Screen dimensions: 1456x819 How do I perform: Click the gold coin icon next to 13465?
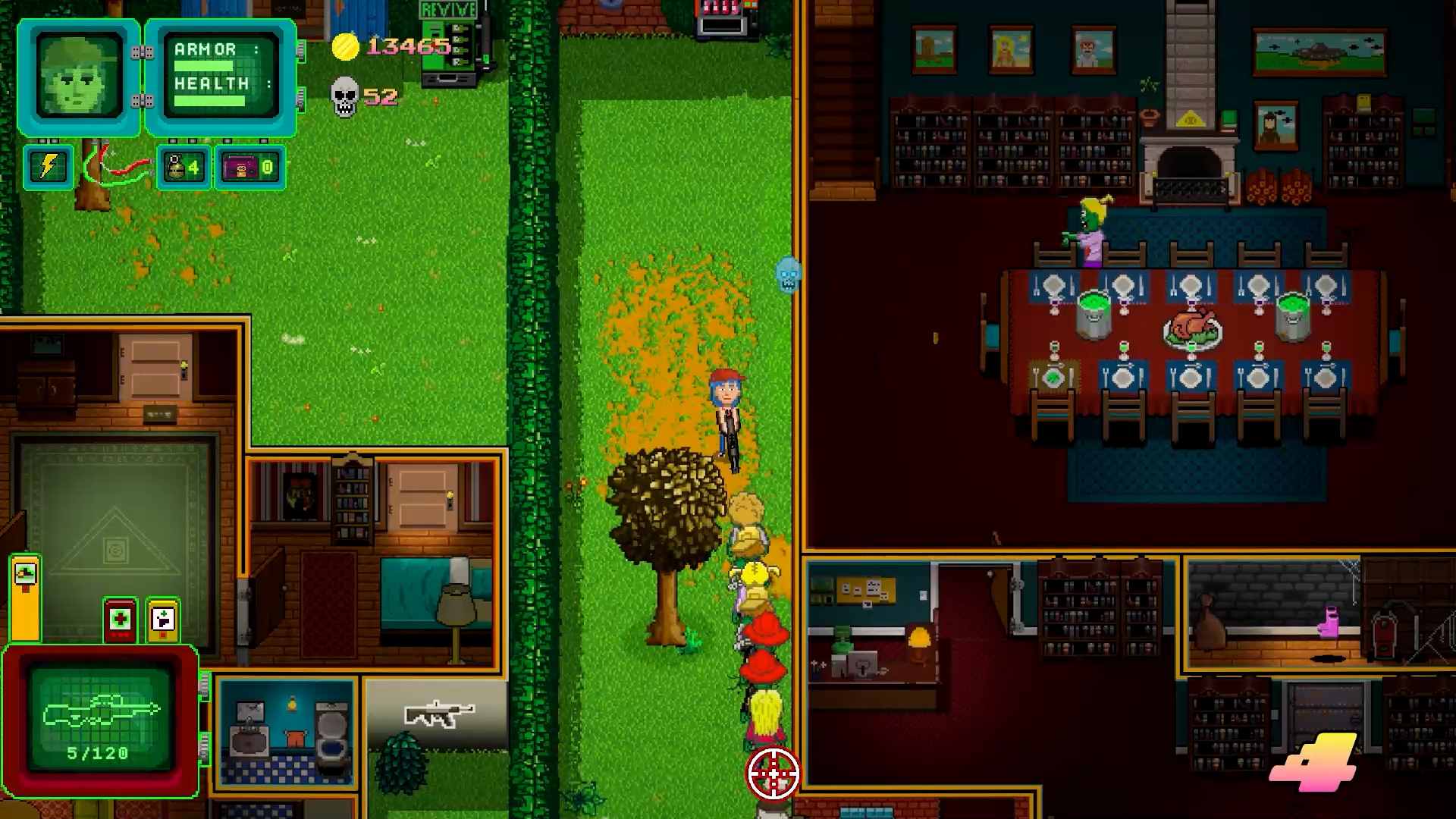coord(344,47)
